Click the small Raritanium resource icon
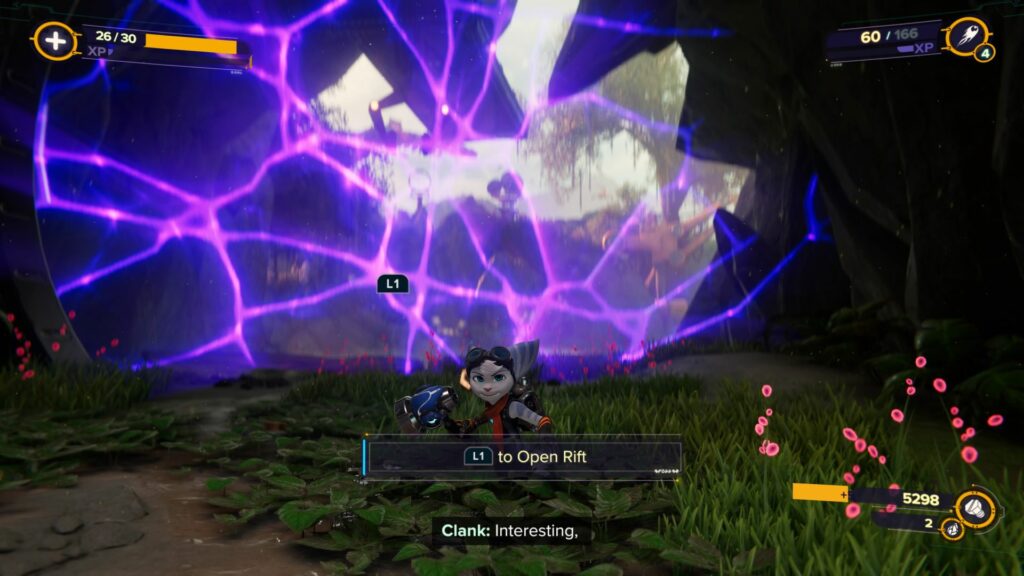The height and width of the screenshot is (576, 1024). pos(951,528)
